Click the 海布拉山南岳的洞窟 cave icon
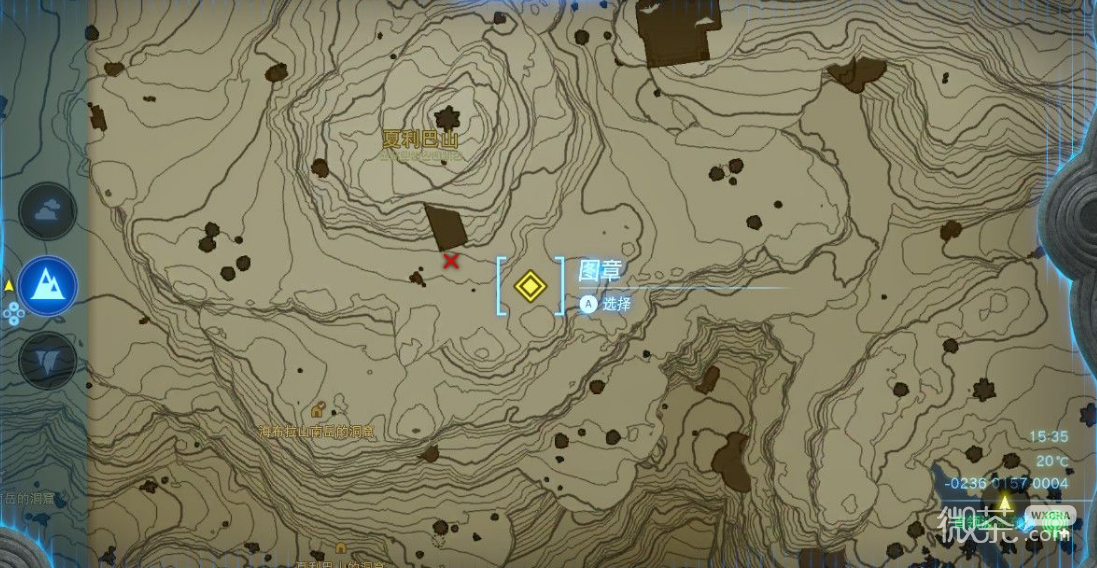 (317, 411)
